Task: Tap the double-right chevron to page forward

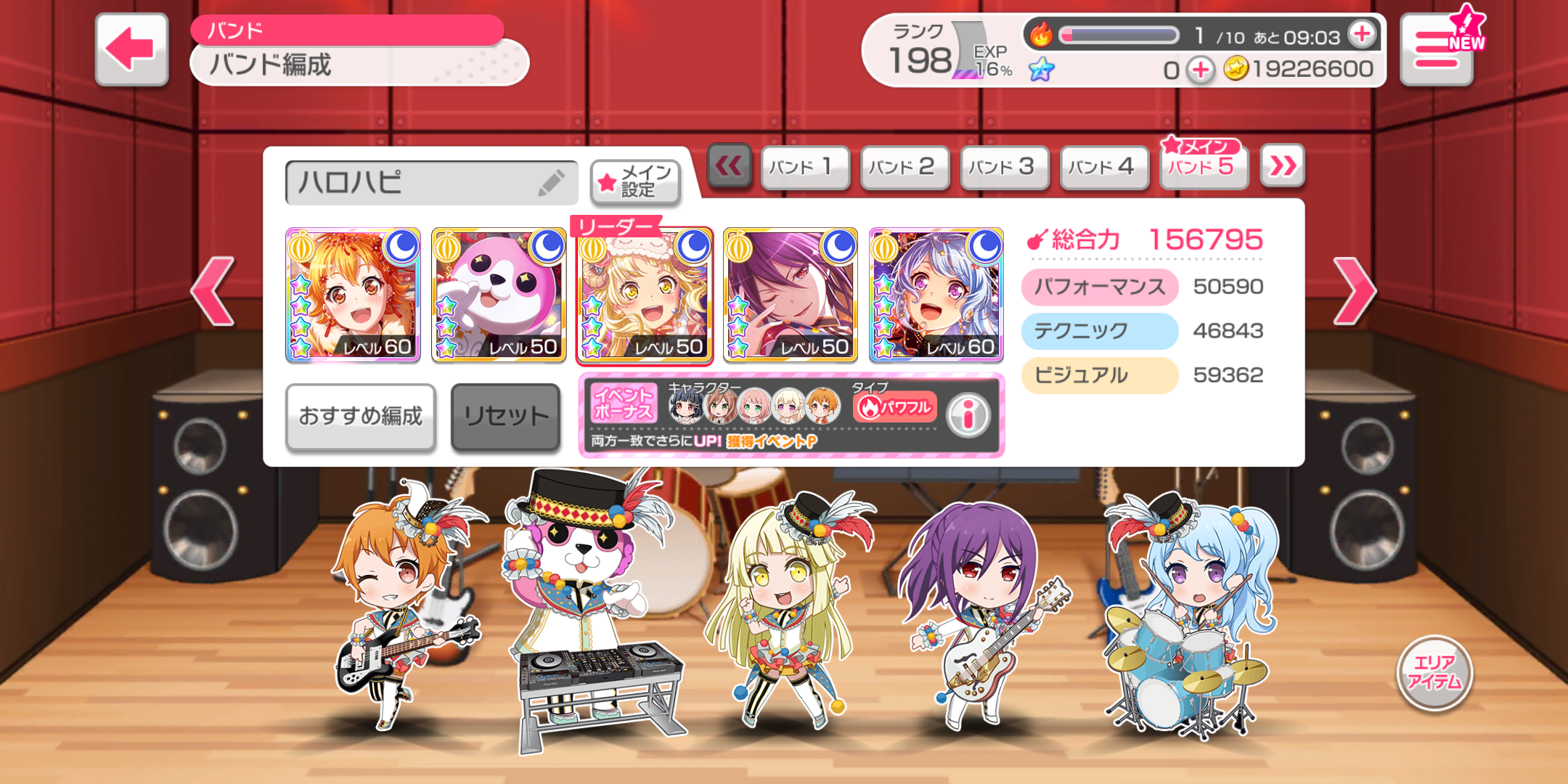Action: point(1282,166)
